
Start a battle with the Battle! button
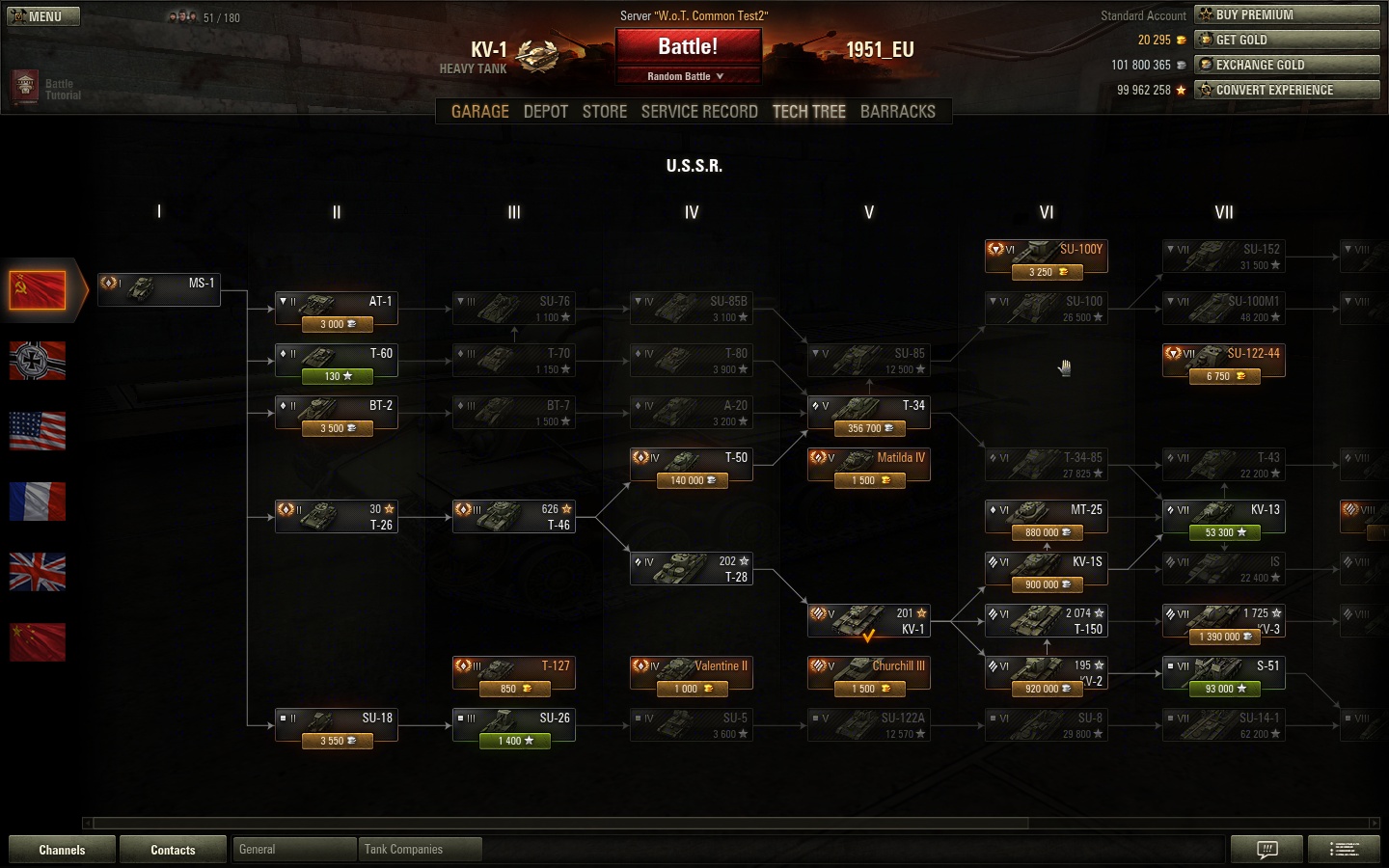(688, 47)
